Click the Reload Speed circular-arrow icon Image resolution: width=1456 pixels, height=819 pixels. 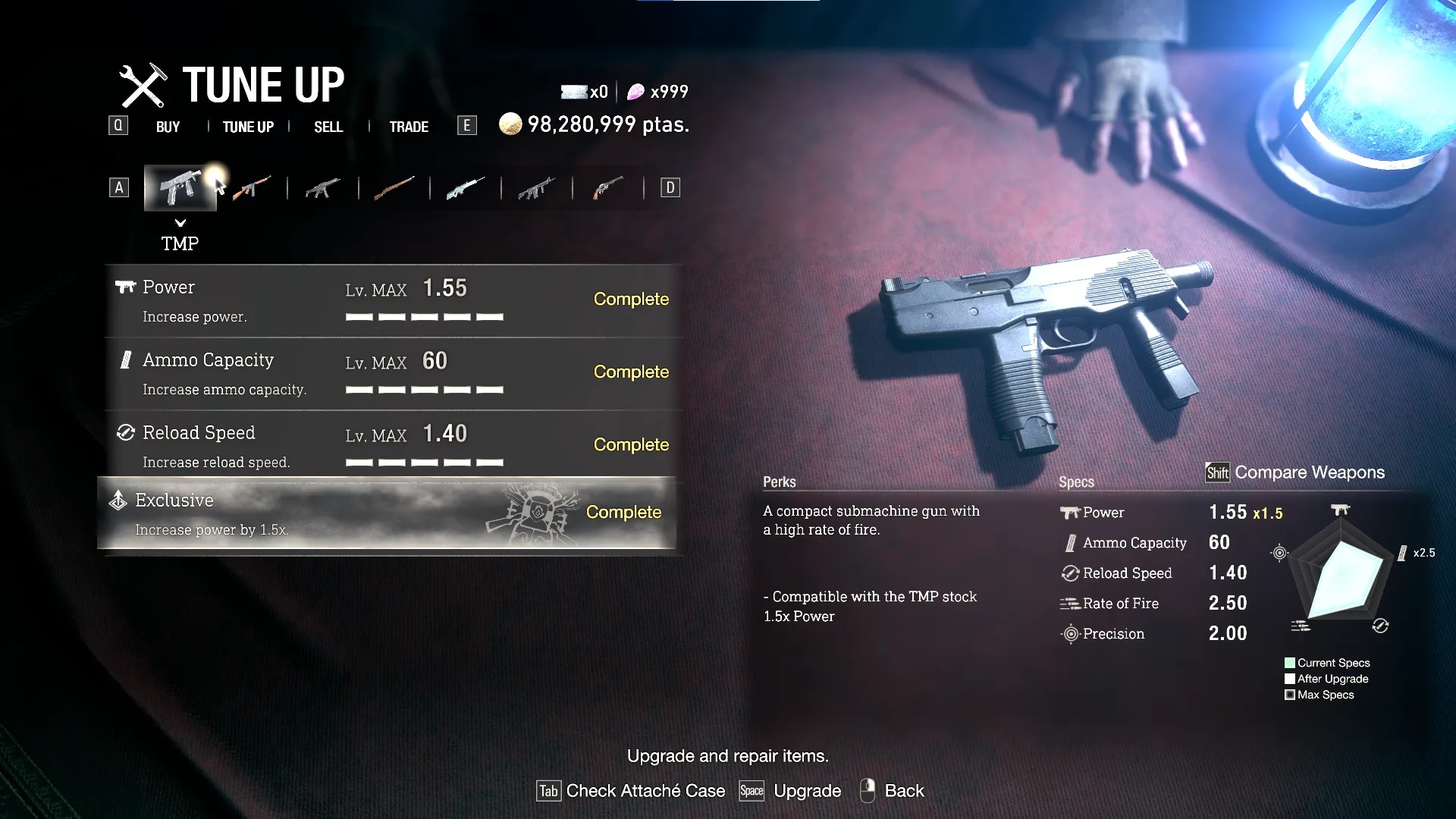pyautogui.click(x=1069, y=573)
